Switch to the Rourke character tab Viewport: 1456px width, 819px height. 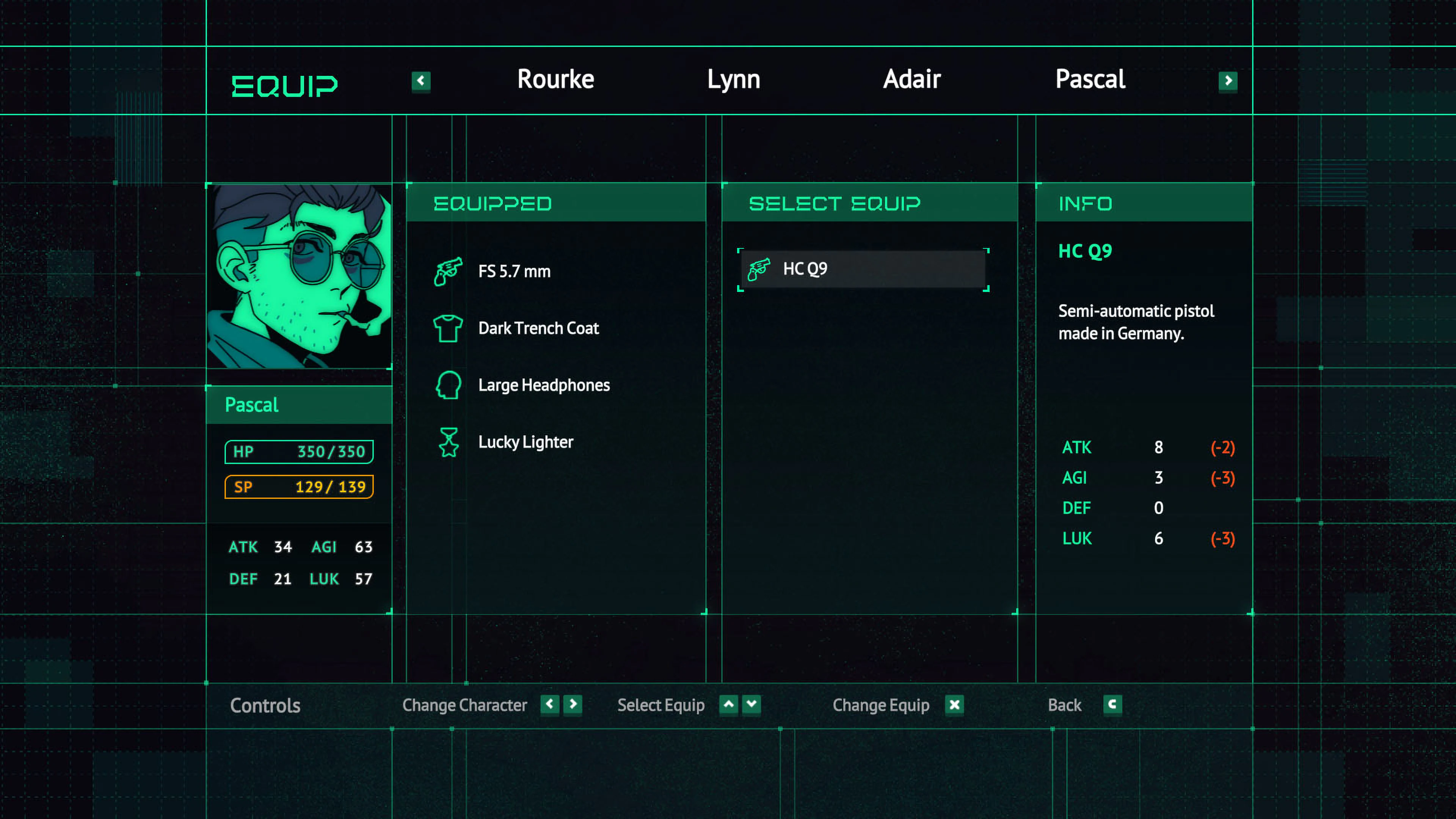[555, 79]
